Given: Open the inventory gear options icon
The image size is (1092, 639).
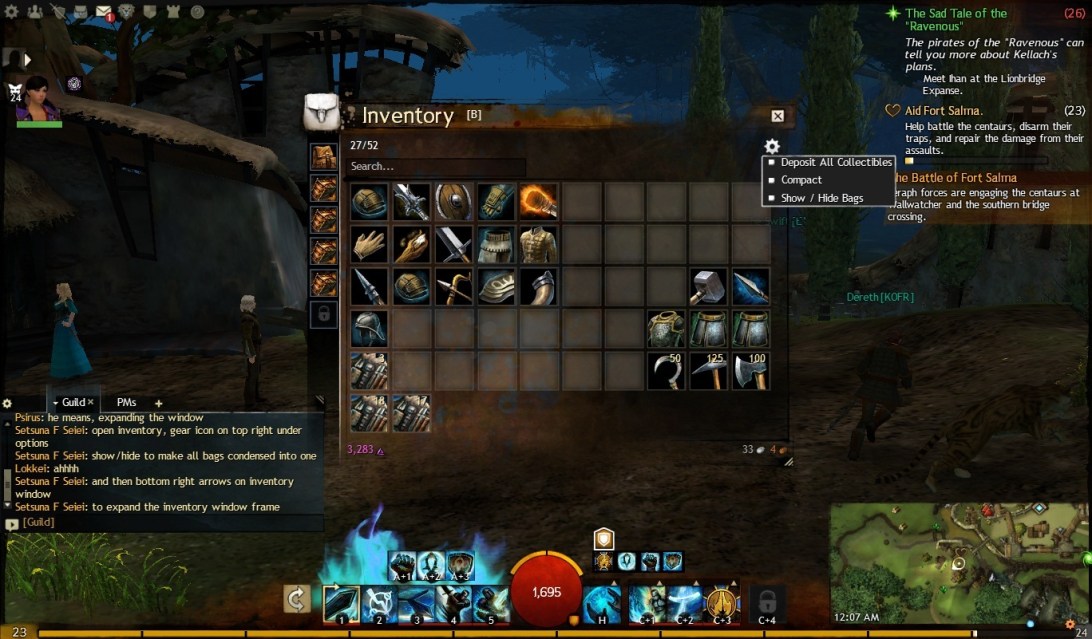Looking at the screenshot, I should tap(772, 146).
